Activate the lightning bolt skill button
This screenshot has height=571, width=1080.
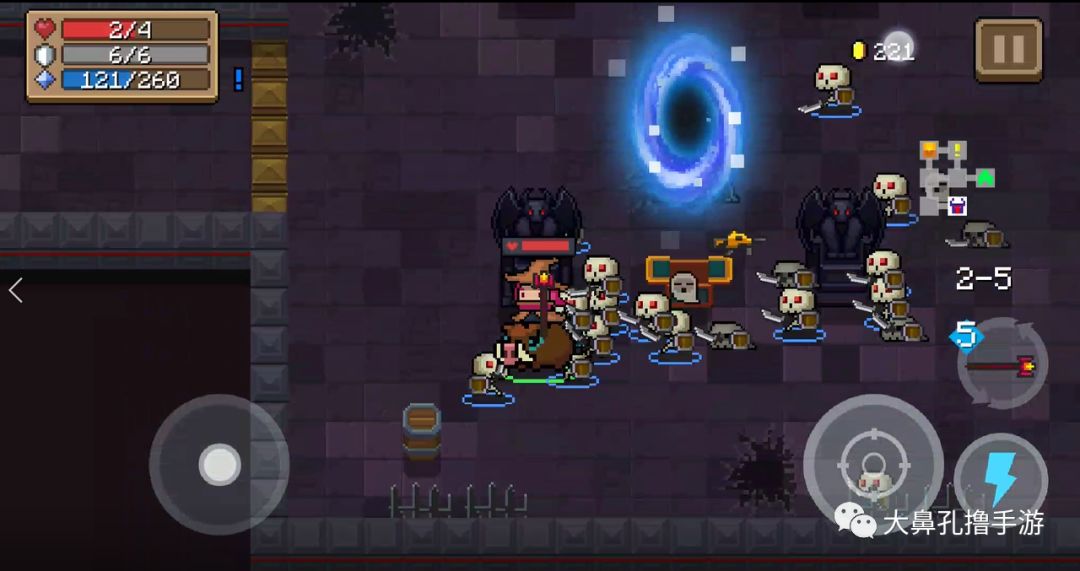[x=1000, y=480]
